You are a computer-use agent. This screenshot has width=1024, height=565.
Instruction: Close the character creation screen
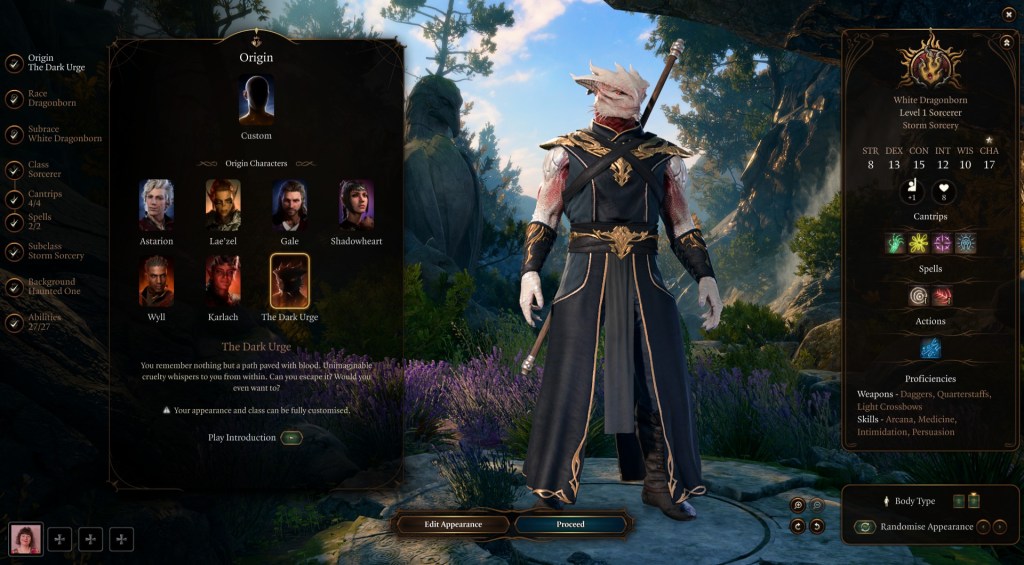pos(1009,13)
